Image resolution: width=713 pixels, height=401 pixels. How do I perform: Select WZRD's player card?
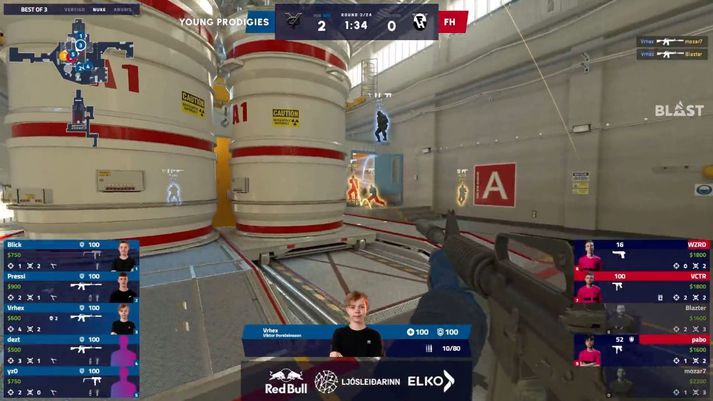coord(641,255)
